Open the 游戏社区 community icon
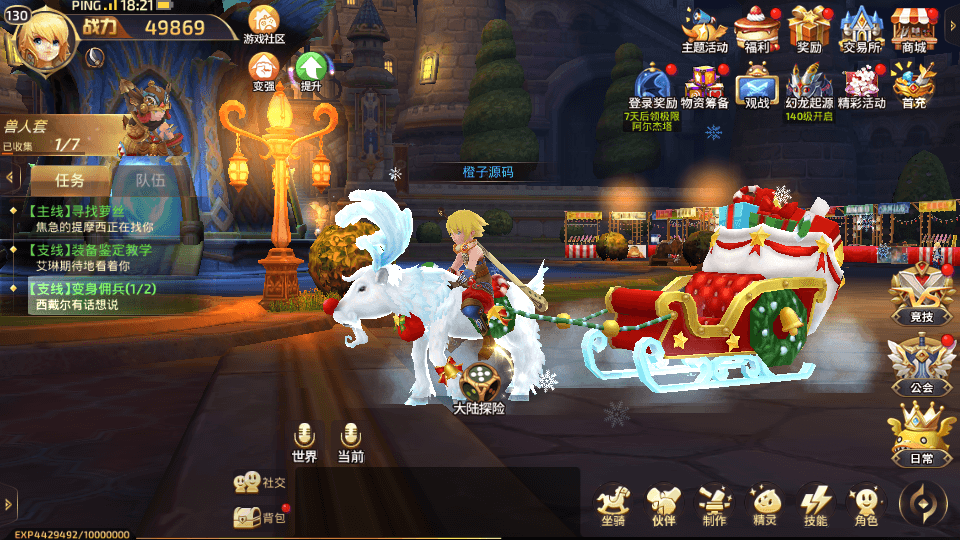The width and height of the screenshot is (960, 540). click(x=264, y=24)
